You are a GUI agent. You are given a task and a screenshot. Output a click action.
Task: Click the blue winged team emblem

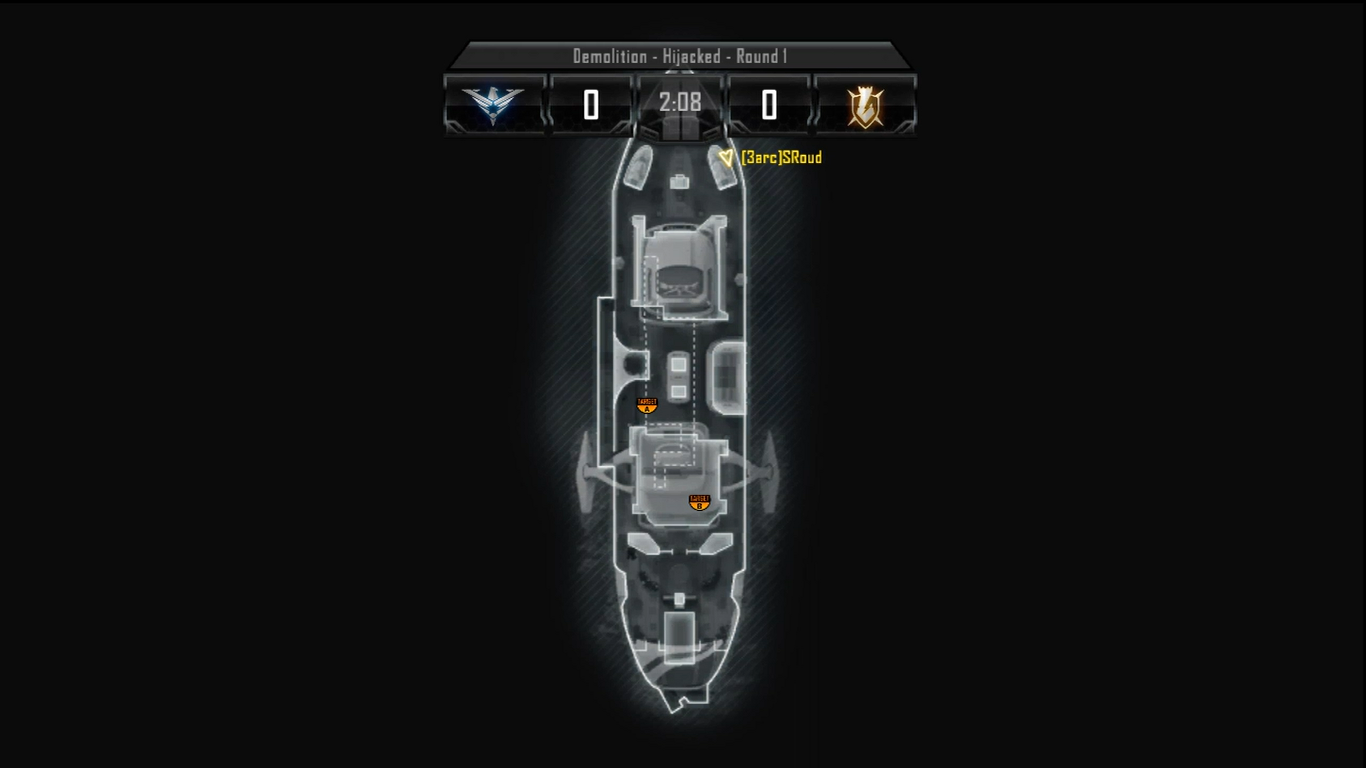[x=493, y=104]
